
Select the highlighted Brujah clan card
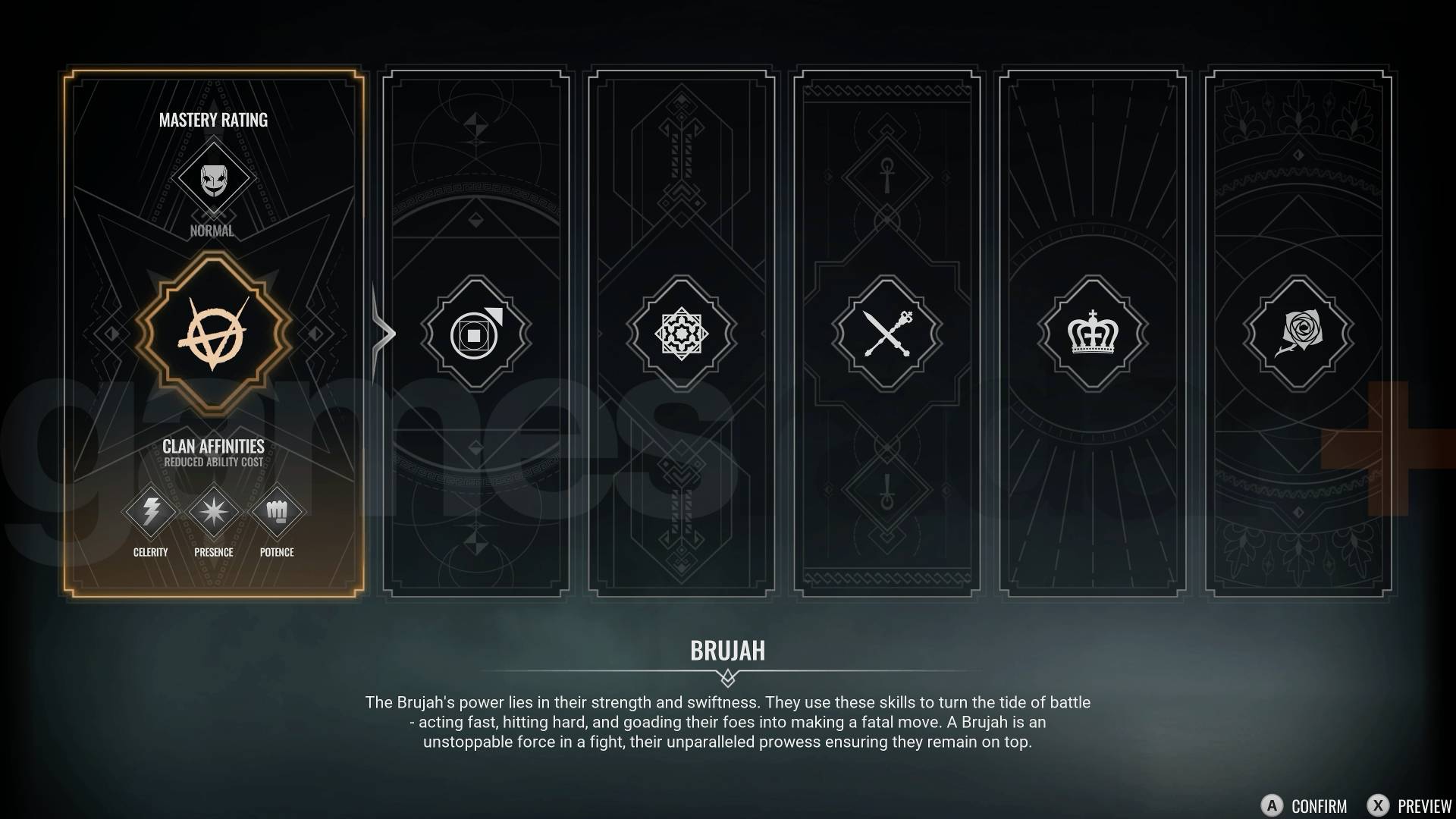[x=213, y=334]
